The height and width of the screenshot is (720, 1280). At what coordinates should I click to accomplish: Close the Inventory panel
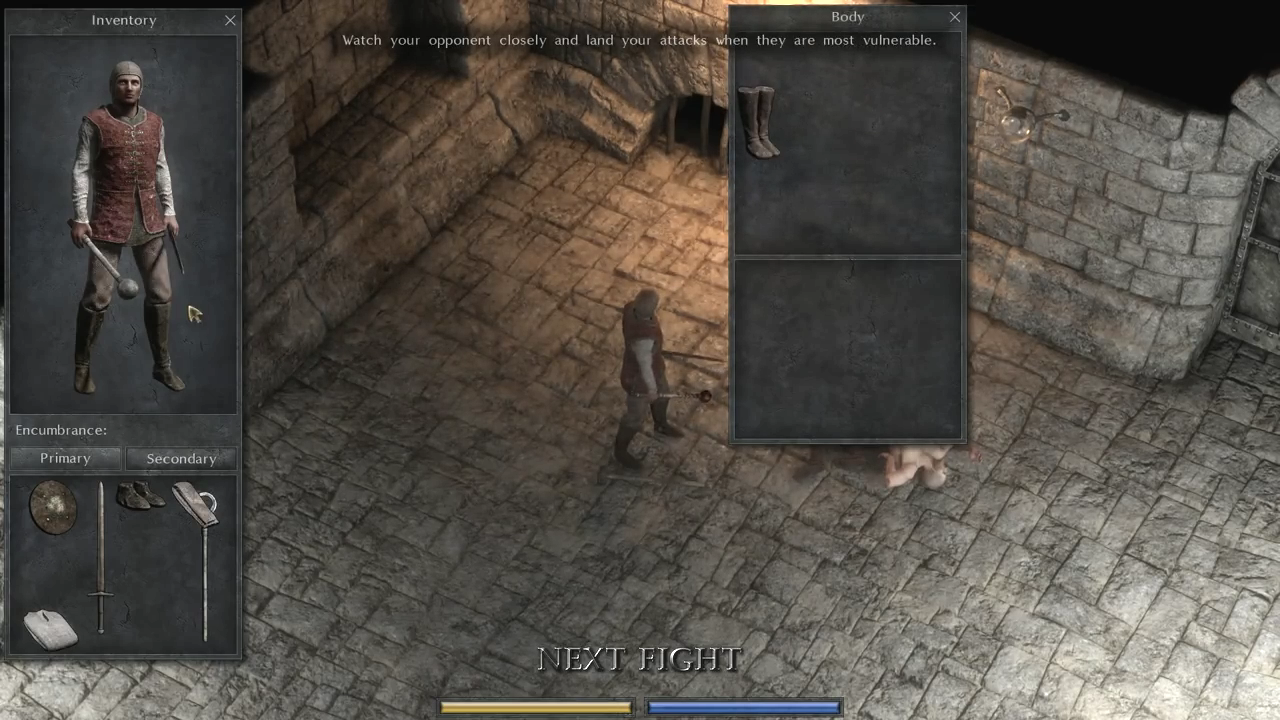click(x=230, y=20)
